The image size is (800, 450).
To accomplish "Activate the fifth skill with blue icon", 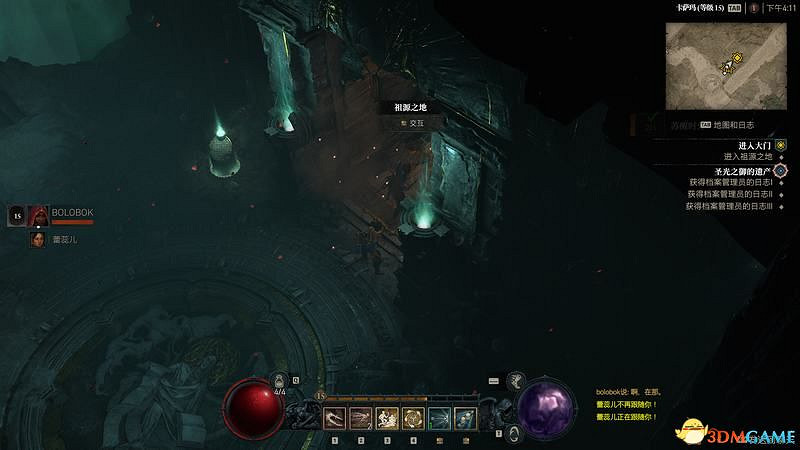I will click(438, 418).
